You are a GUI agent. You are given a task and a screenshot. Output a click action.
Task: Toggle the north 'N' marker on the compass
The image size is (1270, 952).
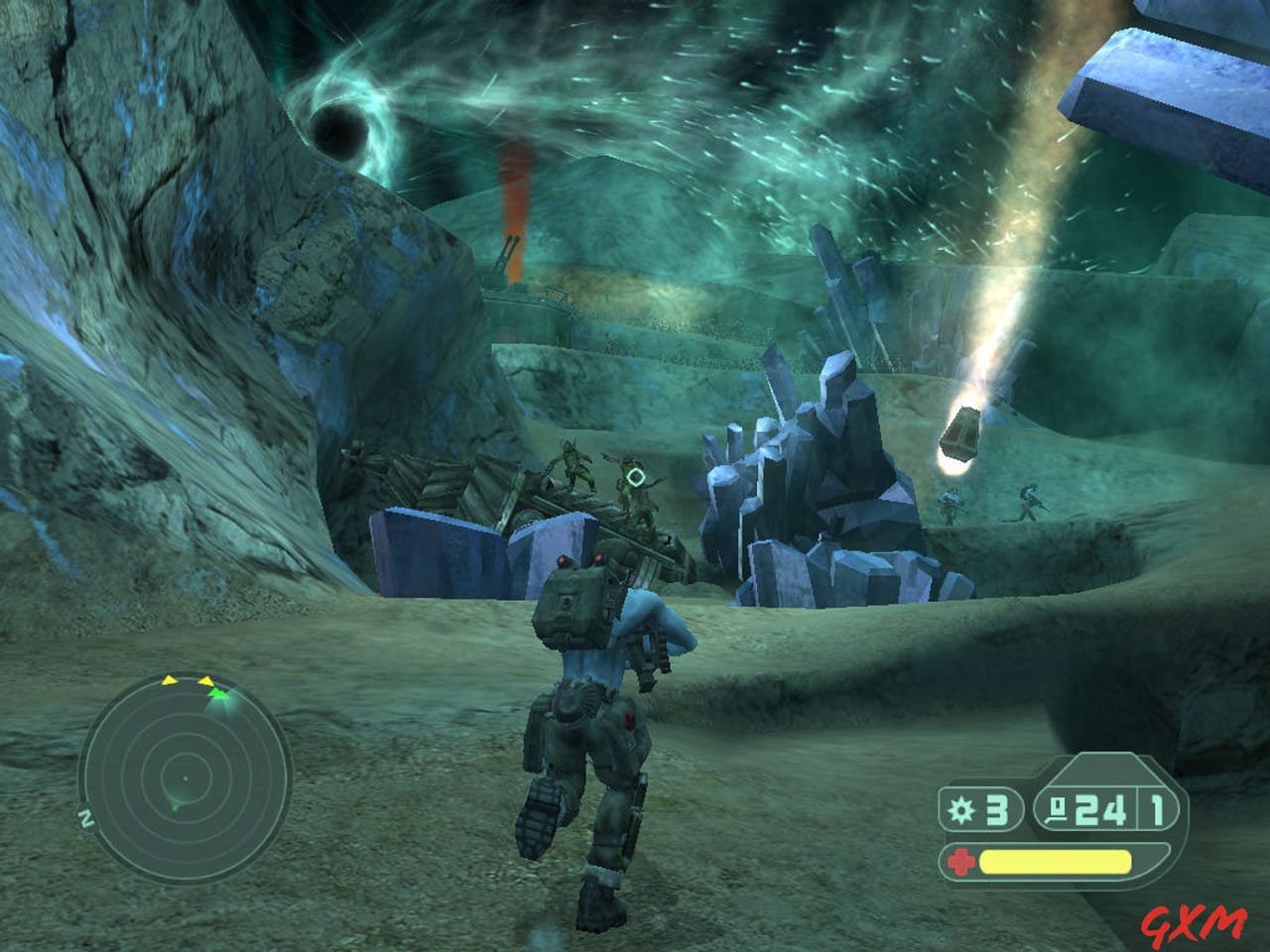86,816
